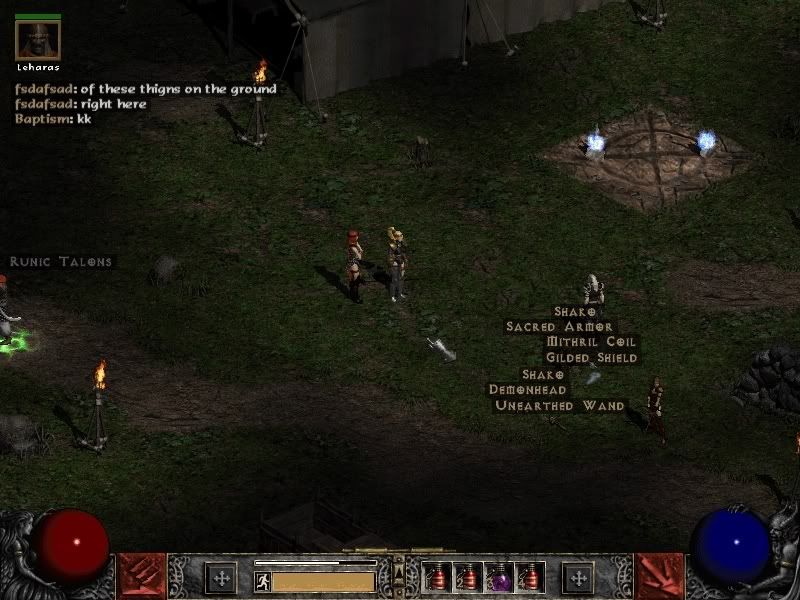Pick up the Sacred Armor label
Viewport: 800px width, 600px height.
(x=559, y=326)
